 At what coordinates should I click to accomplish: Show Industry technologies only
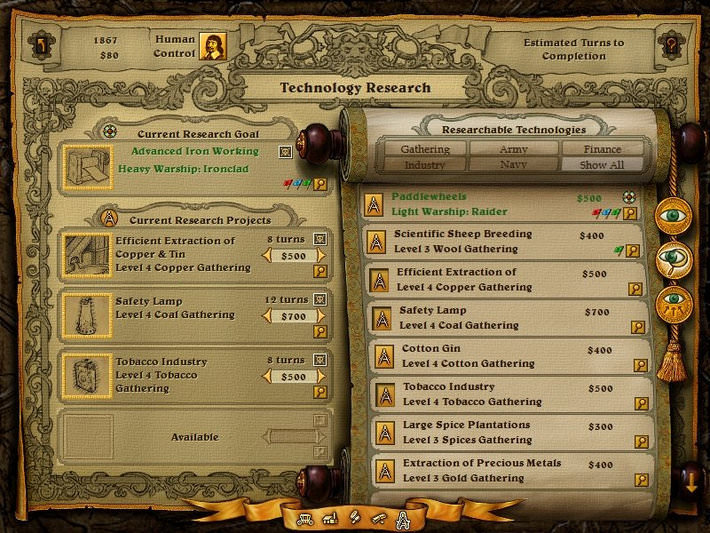click(x=424, y=165)
